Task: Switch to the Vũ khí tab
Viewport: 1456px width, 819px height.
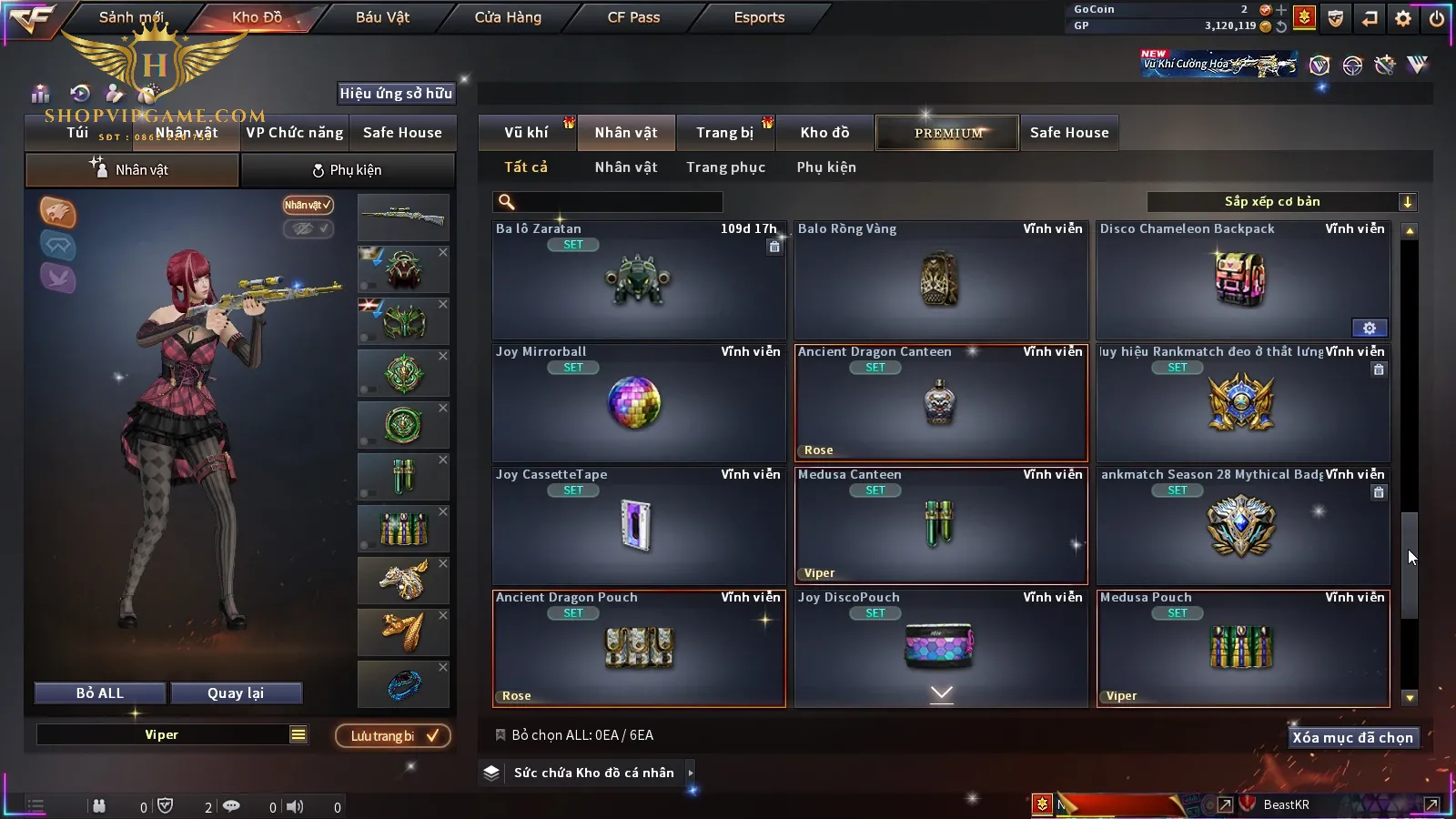Action: tap(526, 133)
